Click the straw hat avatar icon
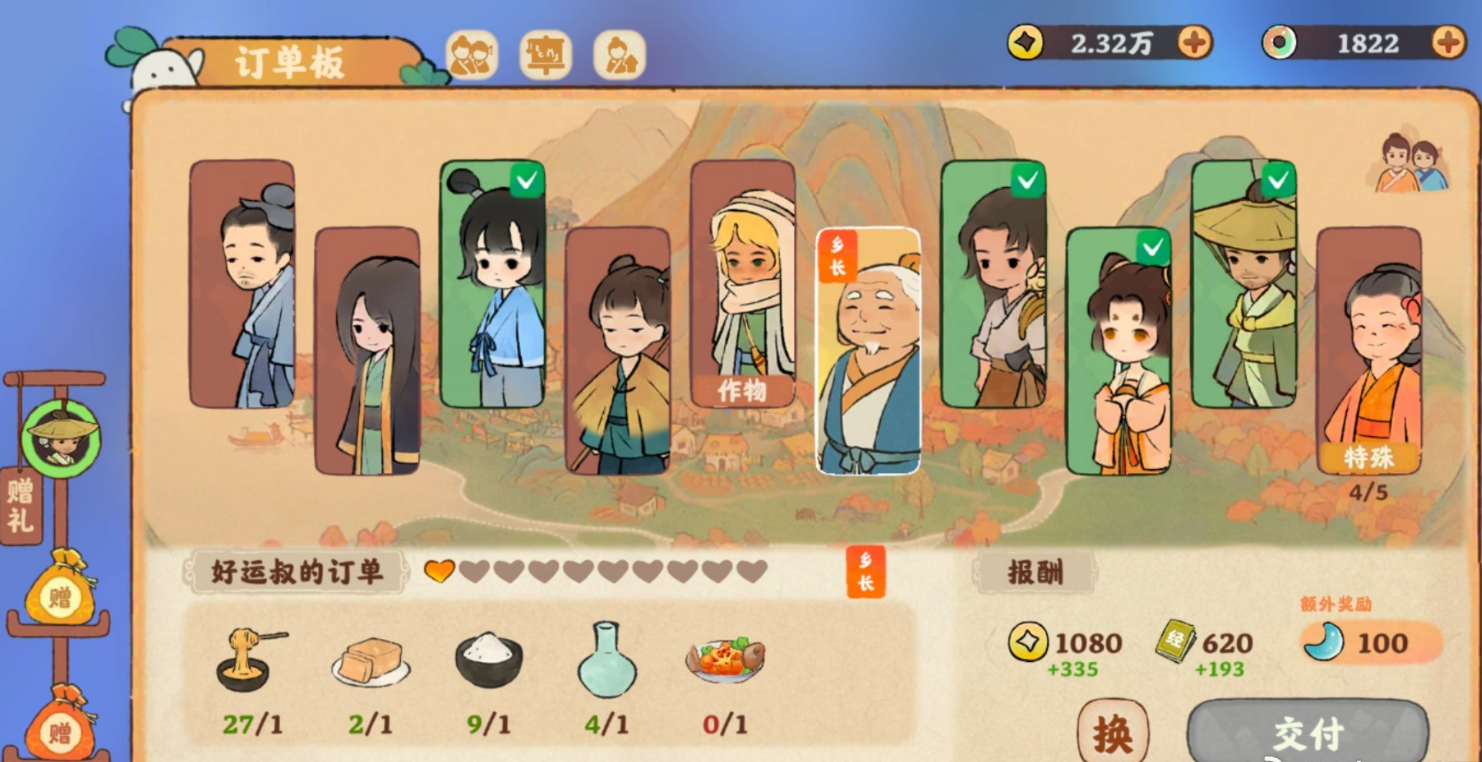Viewport: 1482px width, 762px height. point(62,438)
